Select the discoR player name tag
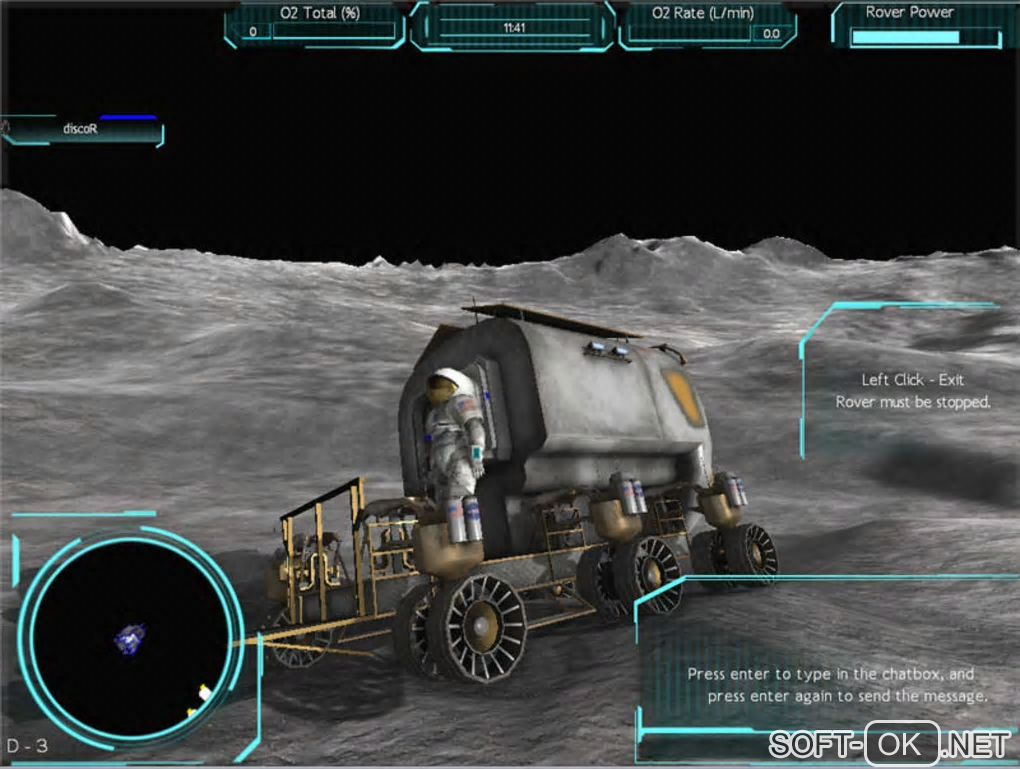Image resolution: width=1020 pixels, height=769 pixels. tap(80, 130)
